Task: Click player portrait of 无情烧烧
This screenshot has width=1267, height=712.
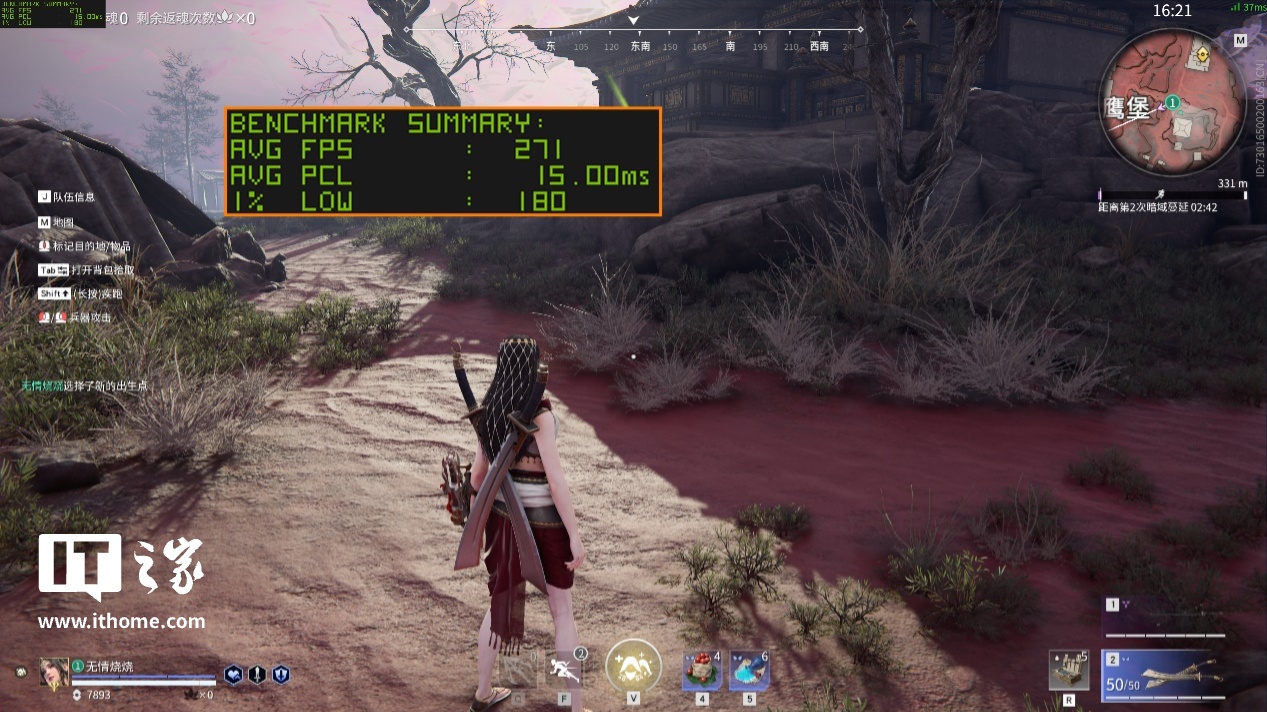Action: pos(53,673)
